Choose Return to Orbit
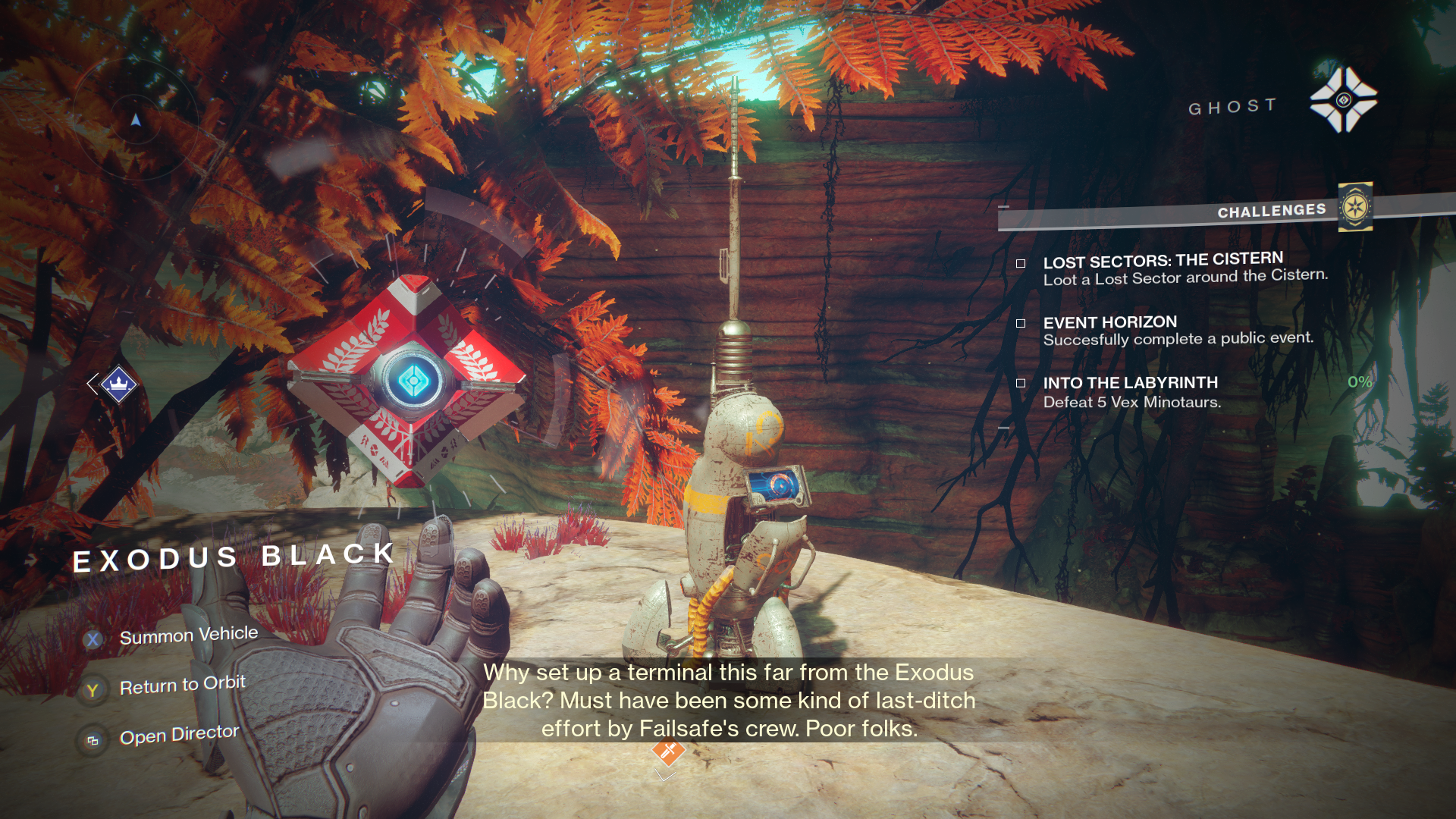 click(x=182, y=686)
